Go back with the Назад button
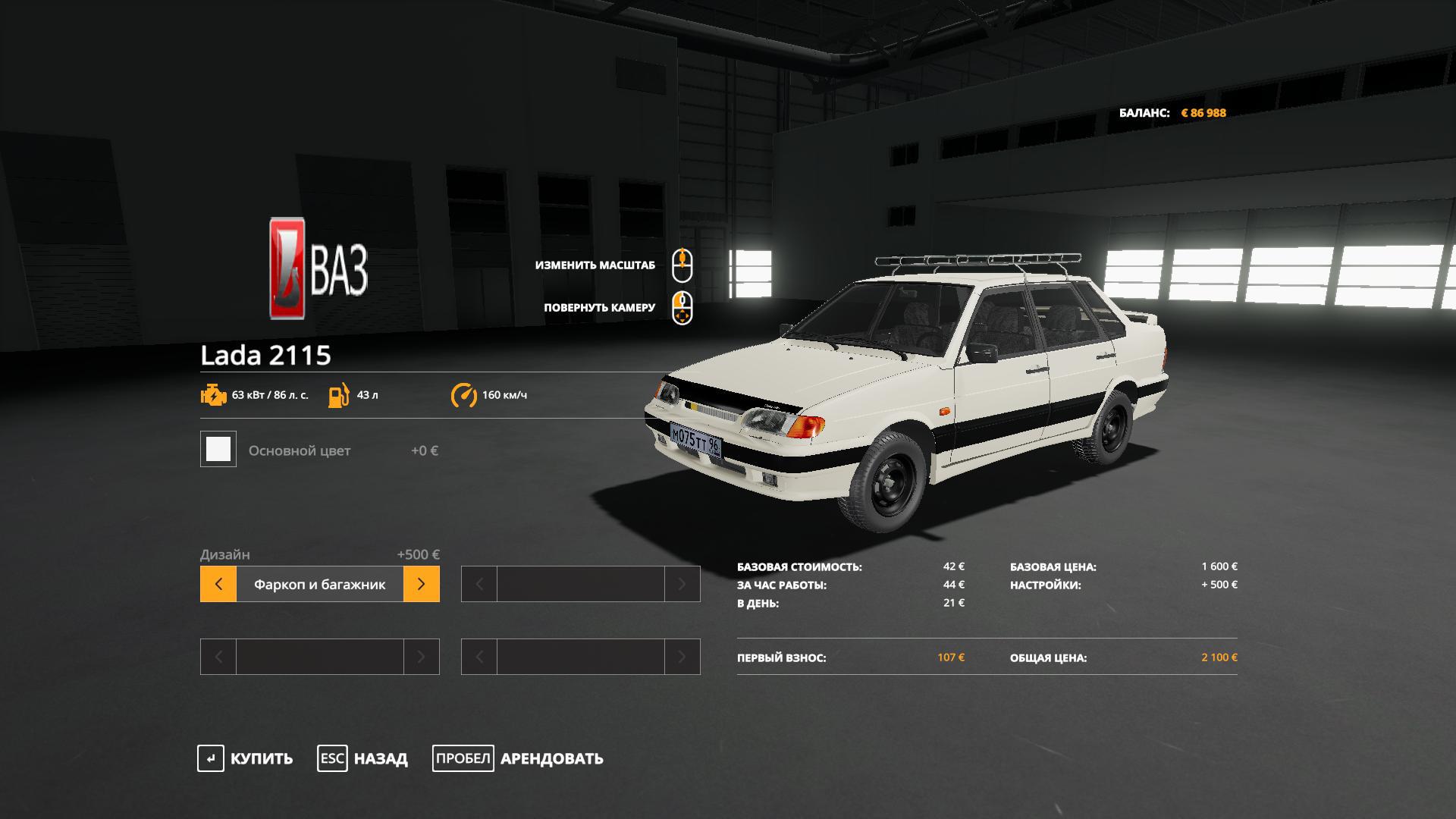Screen dimensions: 1456x819 coord(362,758)
